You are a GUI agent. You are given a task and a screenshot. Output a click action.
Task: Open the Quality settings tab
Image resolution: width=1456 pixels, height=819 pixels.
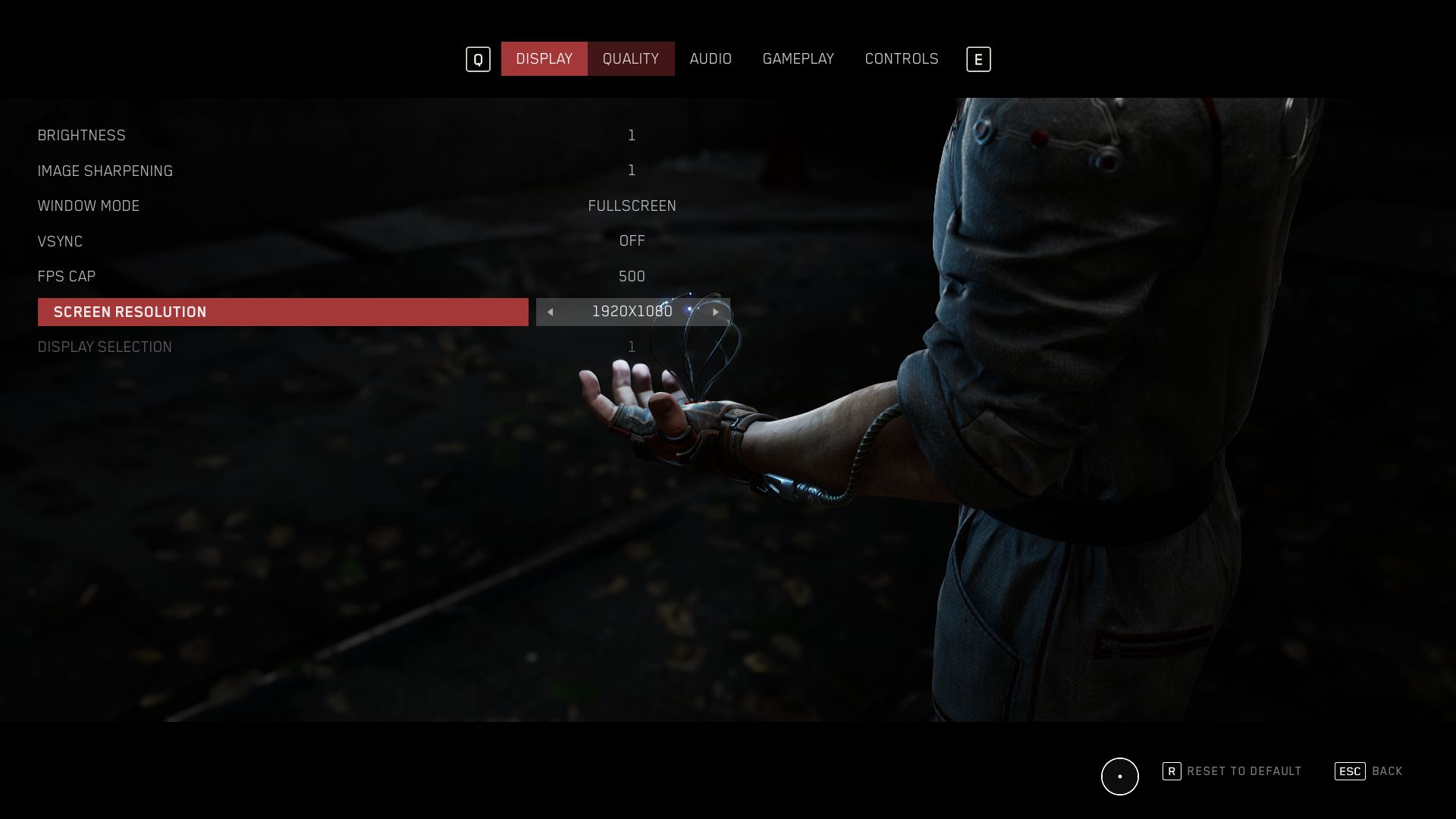click(630, 58)
